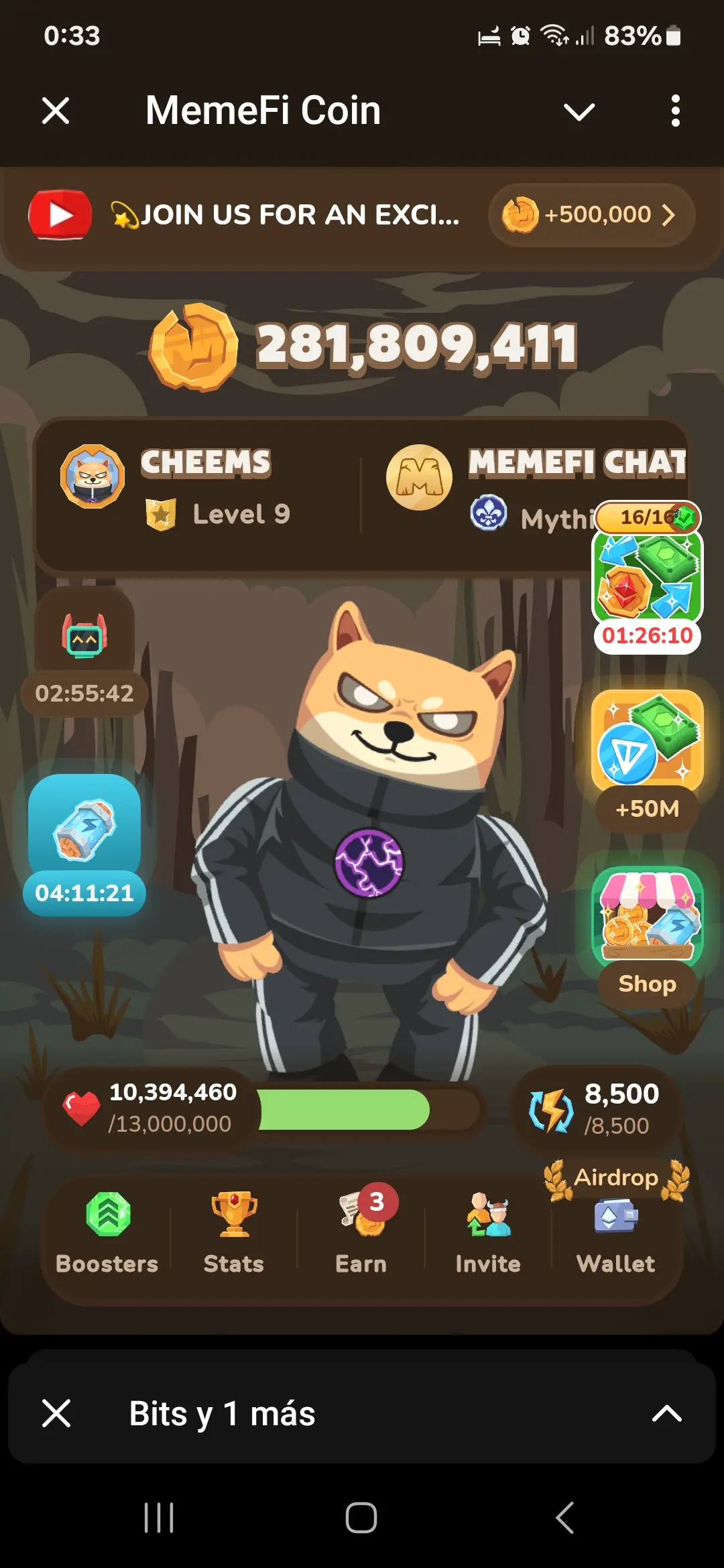Close the MemeFi Coin mini app
Screen dimensions: 724x1568
click(x=56, y=111)
